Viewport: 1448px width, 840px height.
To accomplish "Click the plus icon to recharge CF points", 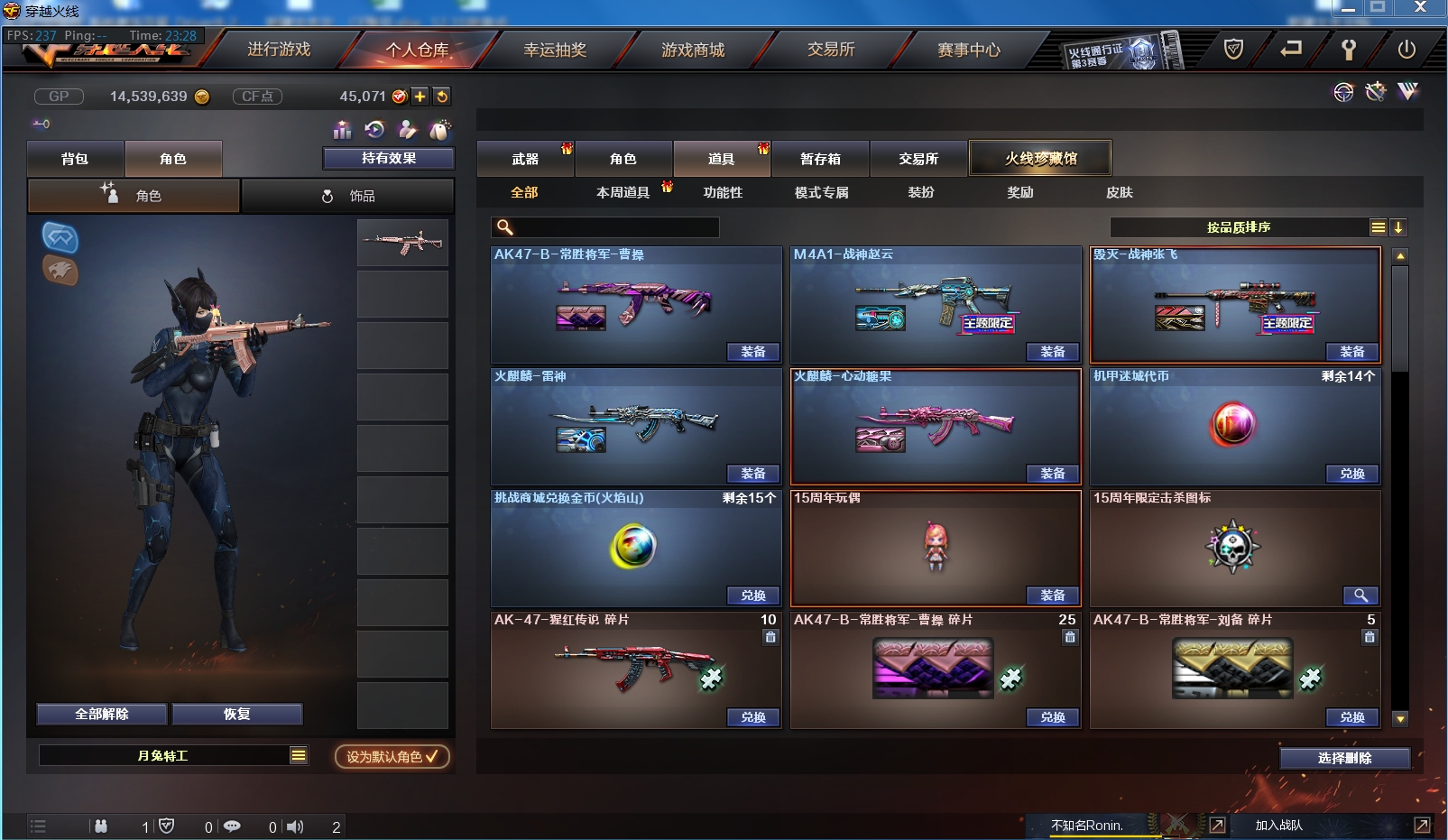I will pyautogui.click(x=420, y=96).
